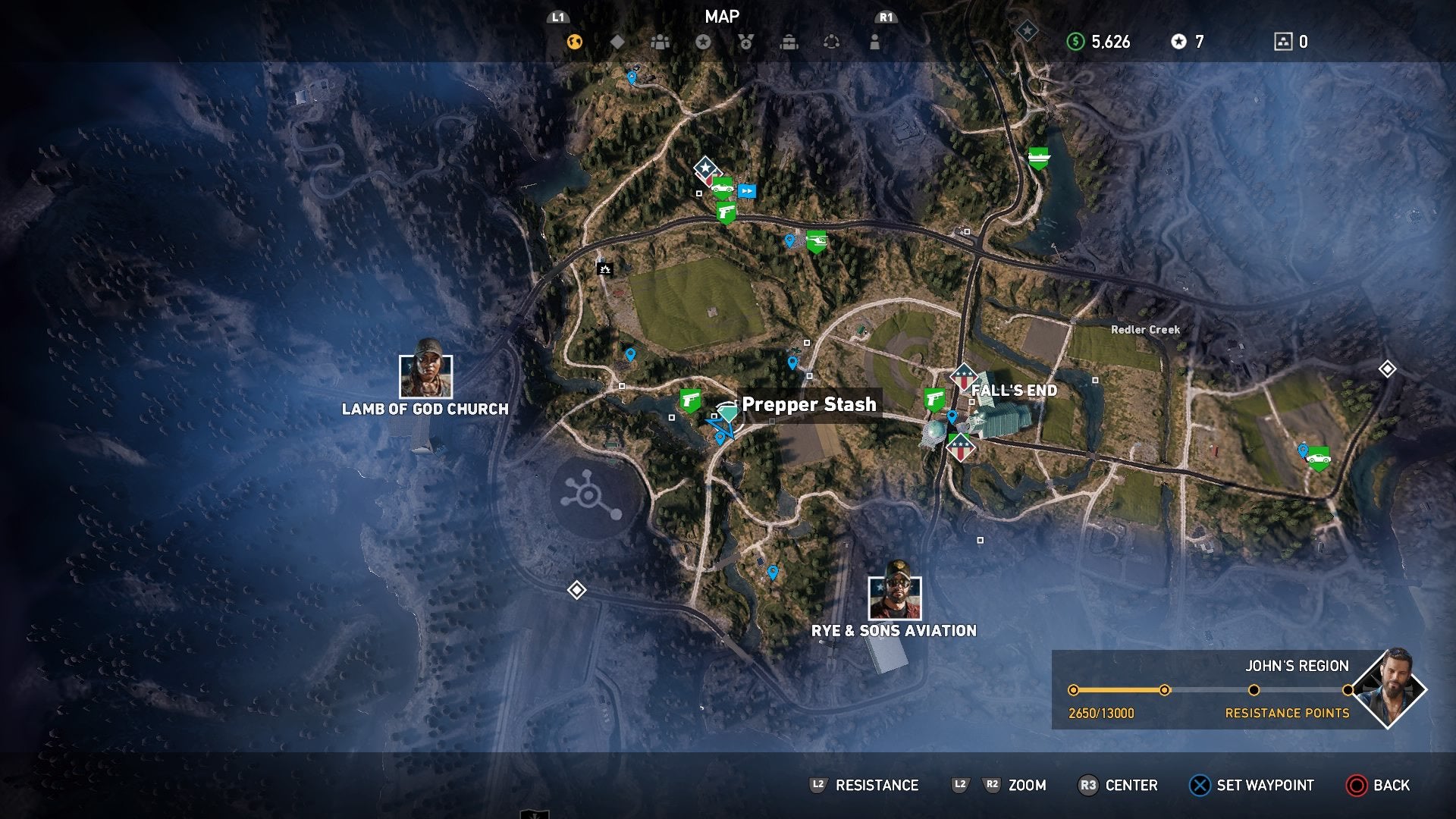
Task: Open the backpack inventory icon
Action: tap(789, 43)
